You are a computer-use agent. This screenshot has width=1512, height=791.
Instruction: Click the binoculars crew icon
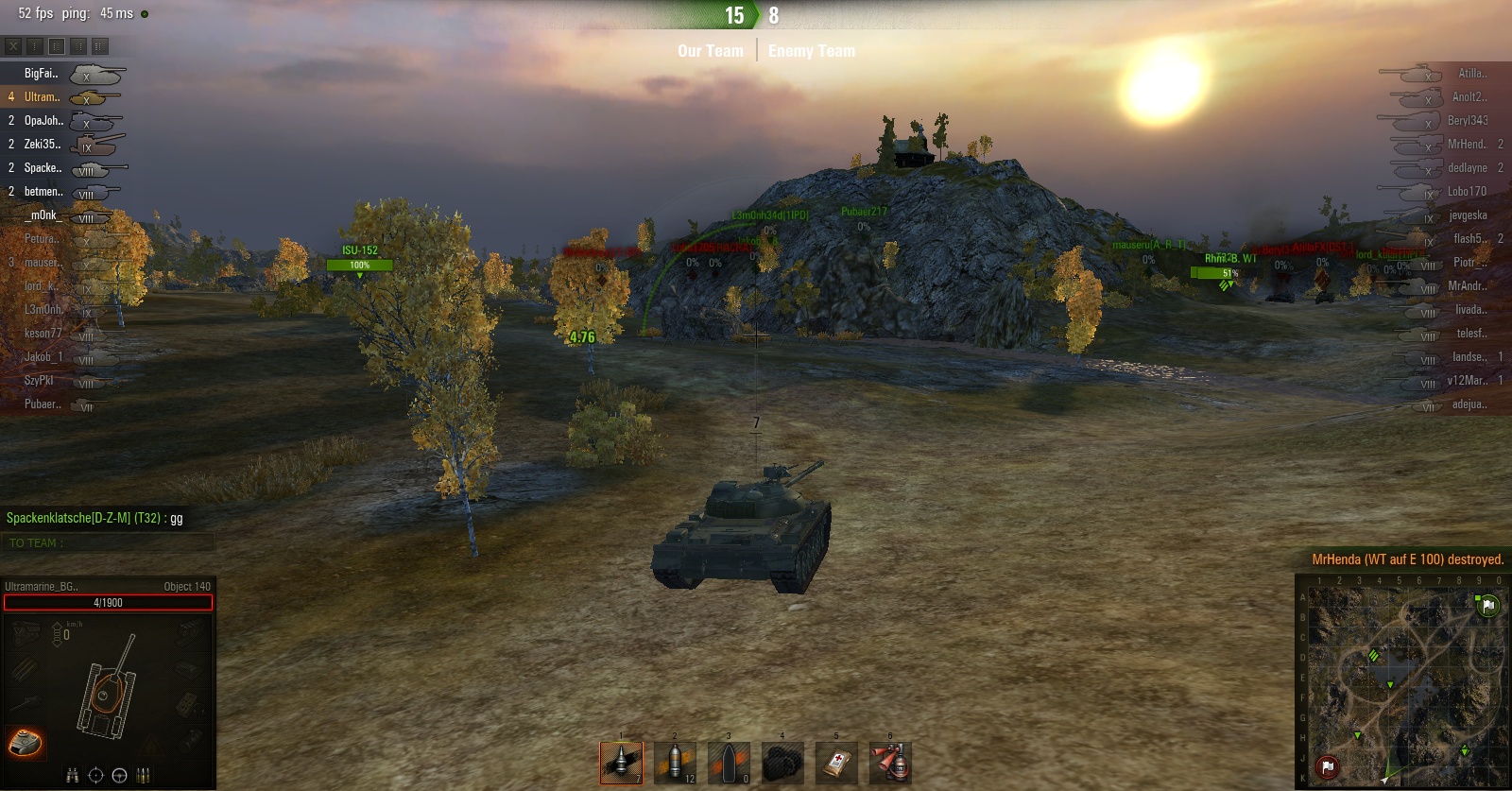pyautogui.click(x=73, y=776)
